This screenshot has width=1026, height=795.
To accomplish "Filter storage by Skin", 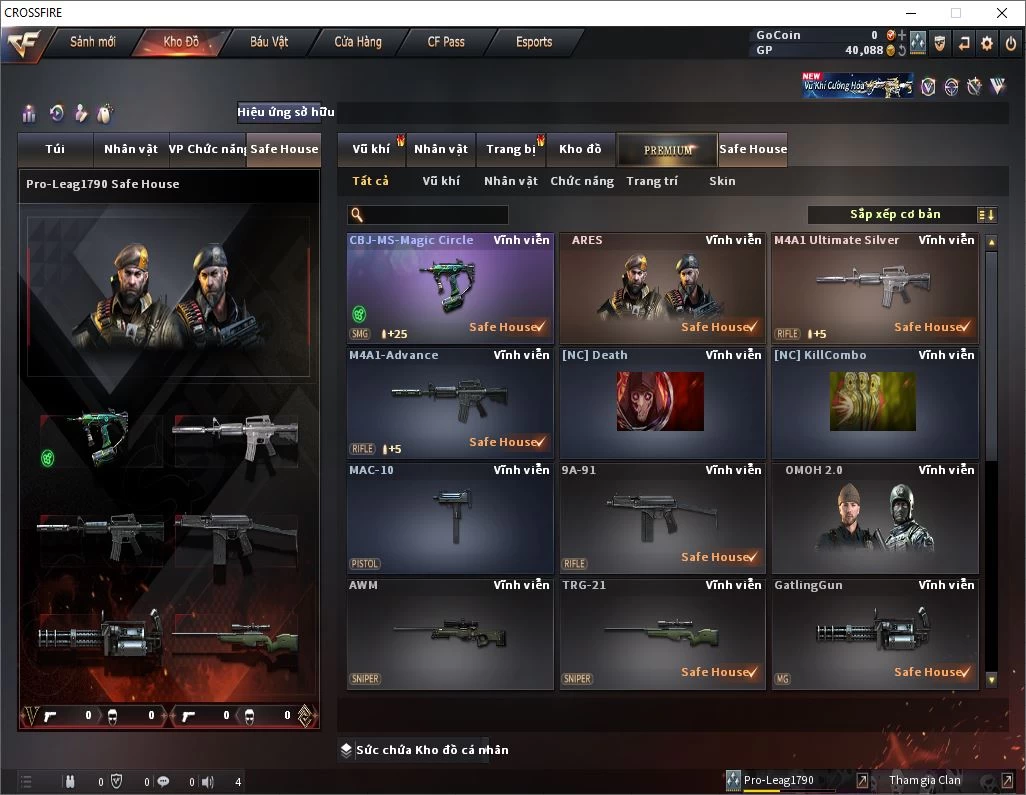I will click(x=722, y=181).
